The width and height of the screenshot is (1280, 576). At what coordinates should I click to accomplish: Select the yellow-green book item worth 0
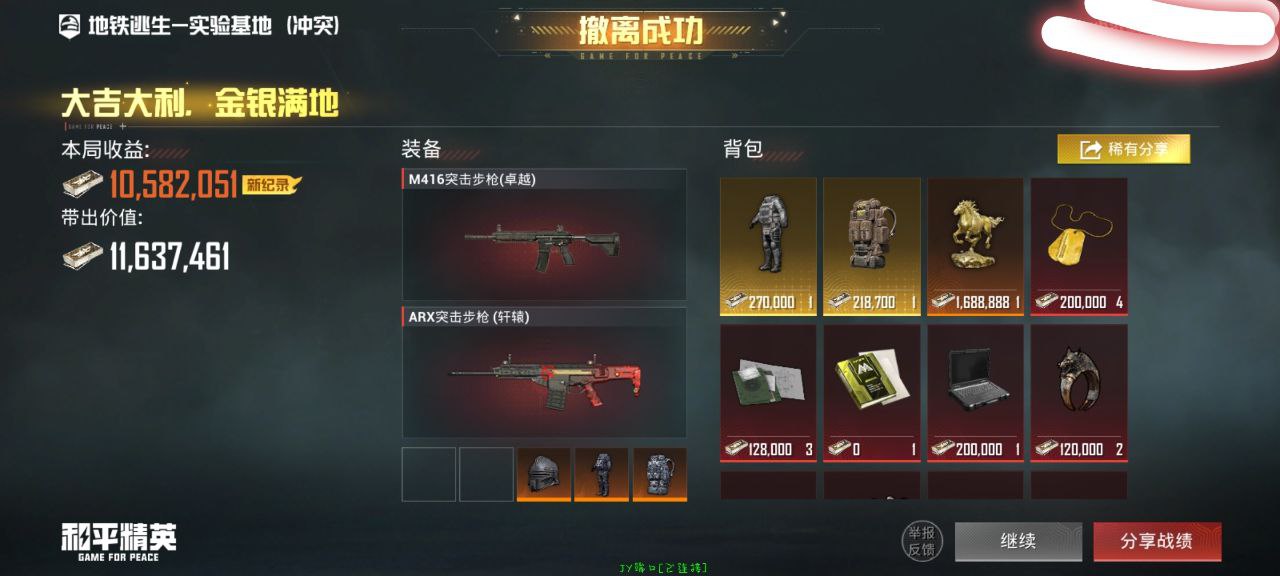point(872,391)
